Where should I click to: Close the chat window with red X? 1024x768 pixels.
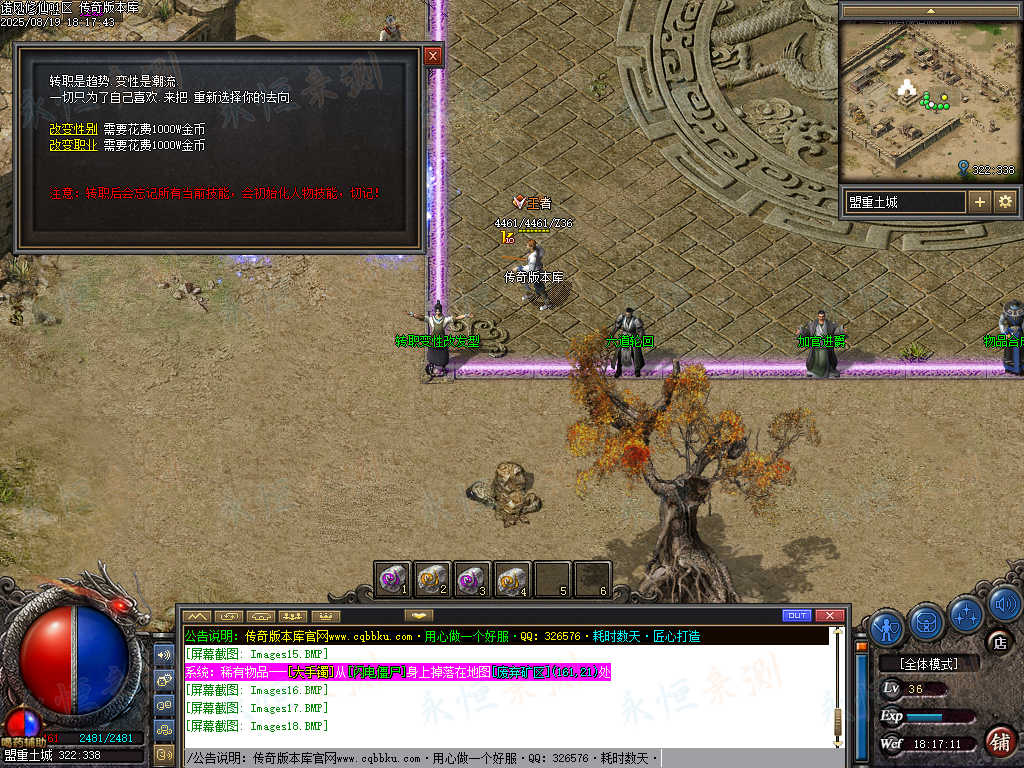tap(829, 615)
